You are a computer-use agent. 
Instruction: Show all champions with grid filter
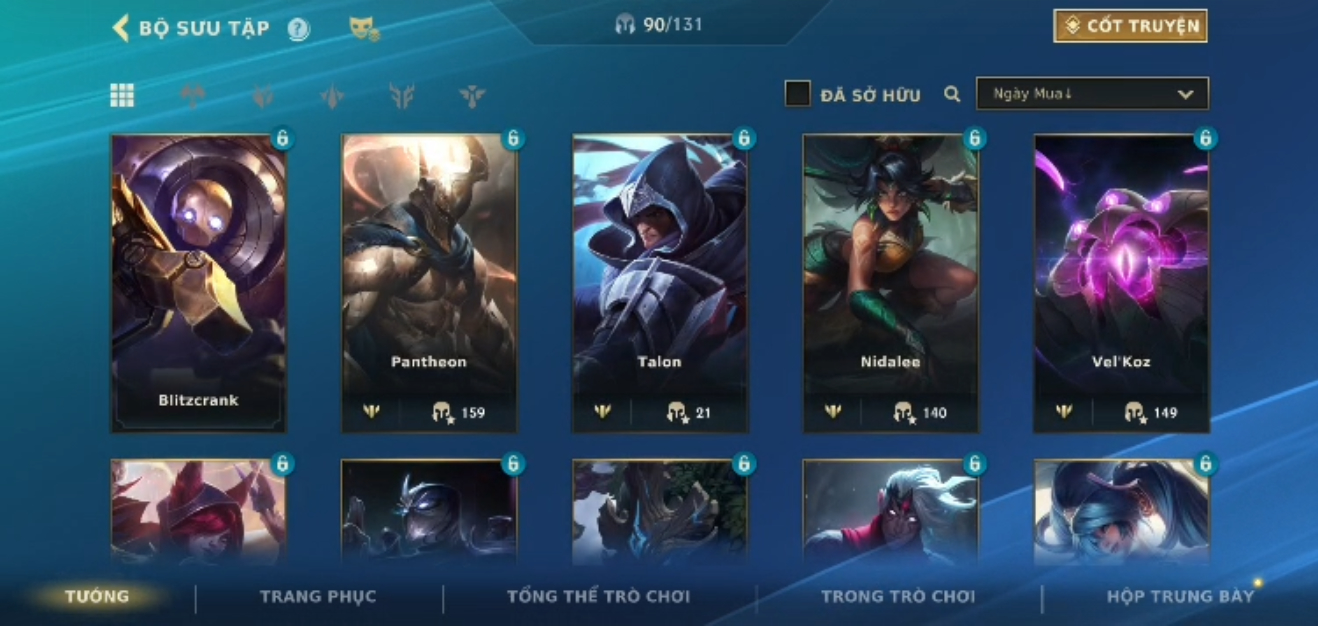coord(122,95)
